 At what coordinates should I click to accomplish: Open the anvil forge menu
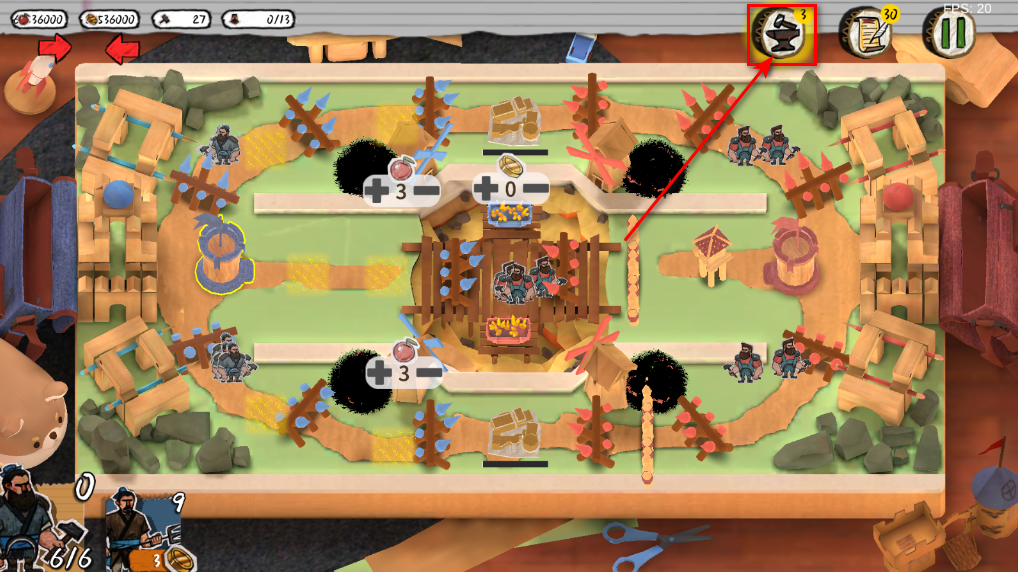point(781,35)
